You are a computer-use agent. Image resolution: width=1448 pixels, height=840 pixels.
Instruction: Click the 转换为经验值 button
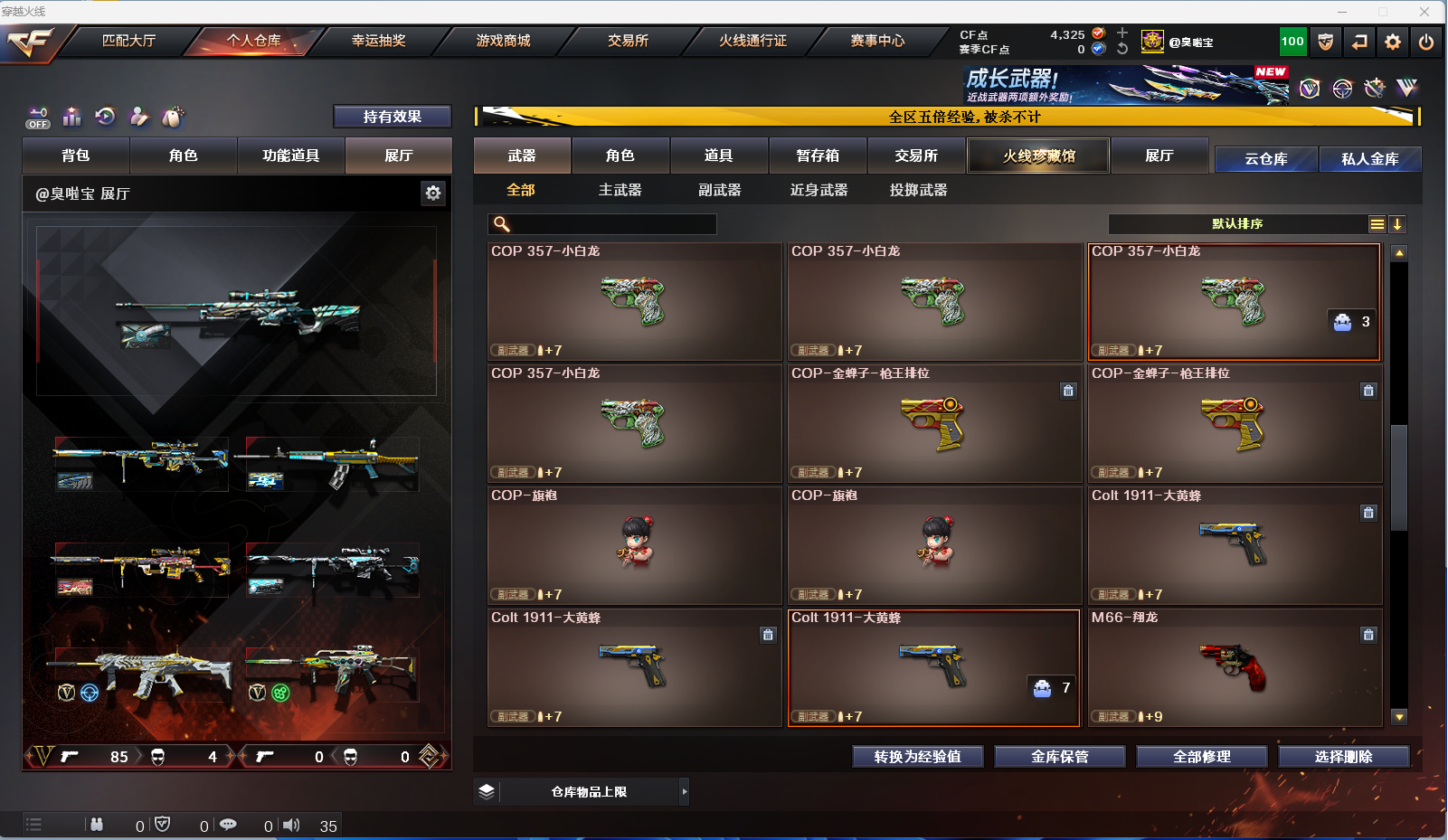[x=917, y=757]
